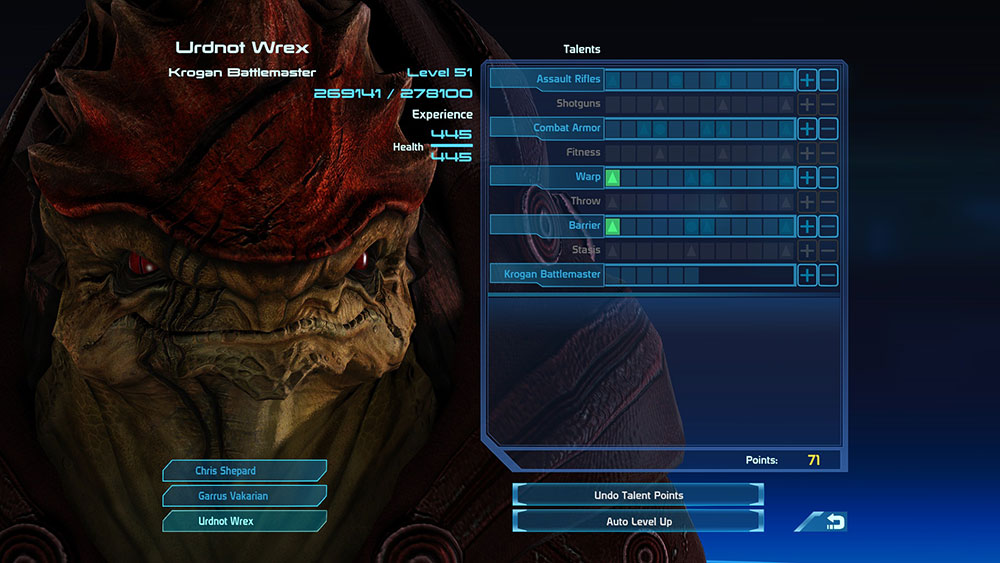Activate Auto Level Up
The image size is (1000, 563).
pyautogui.click(x=638, y=521)
